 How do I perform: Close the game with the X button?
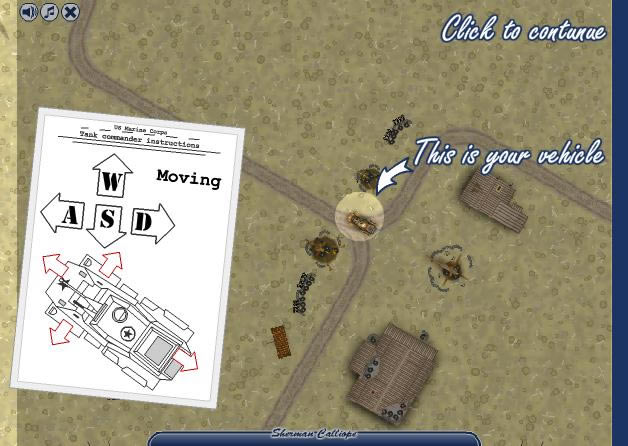tap(70, 12)
